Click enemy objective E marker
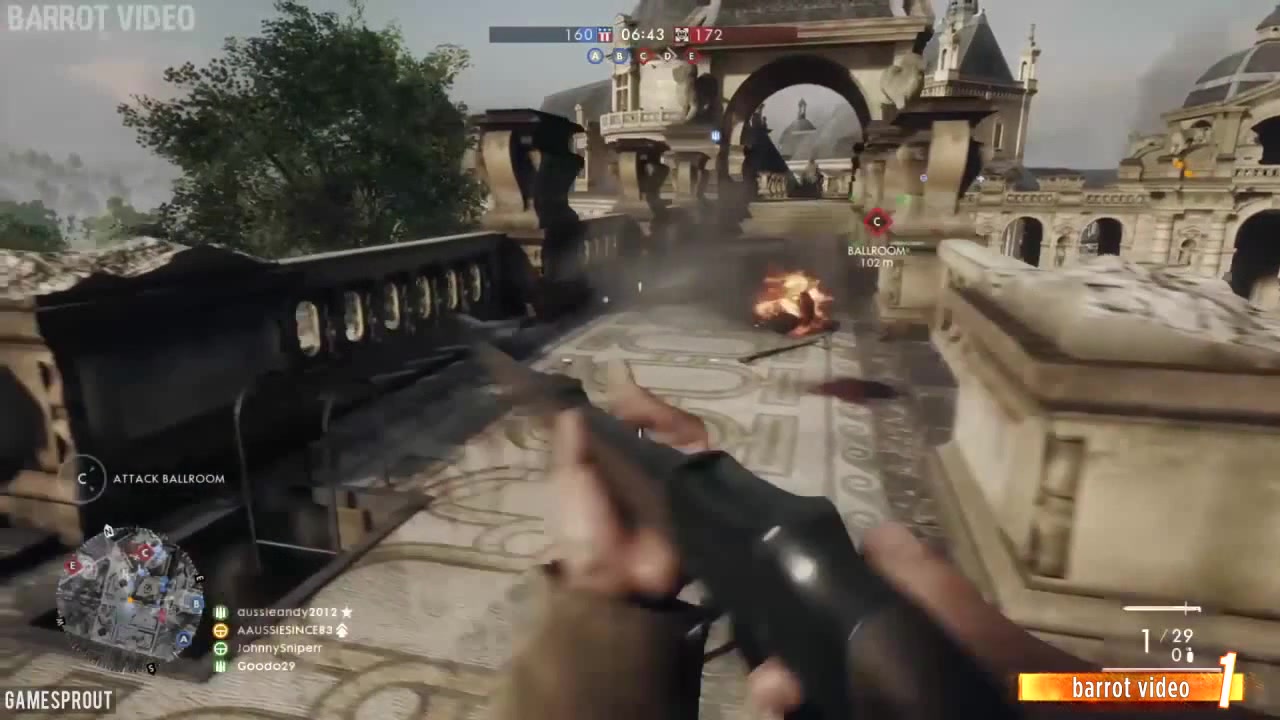1280x720 pixels. pos(691,55)
